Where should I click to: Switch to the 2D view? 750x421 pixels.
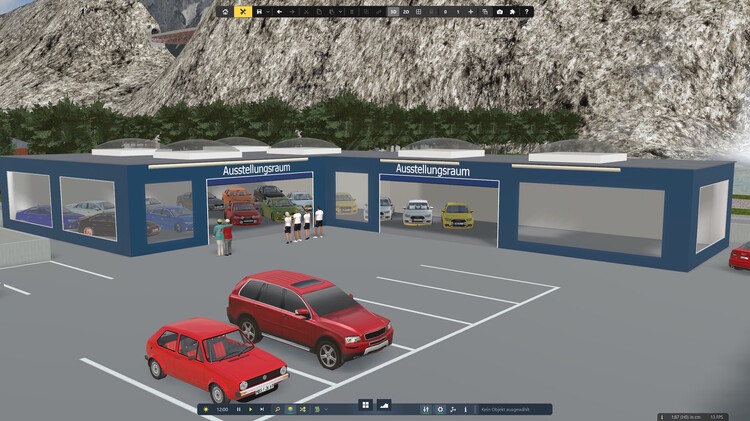point(407,11)
